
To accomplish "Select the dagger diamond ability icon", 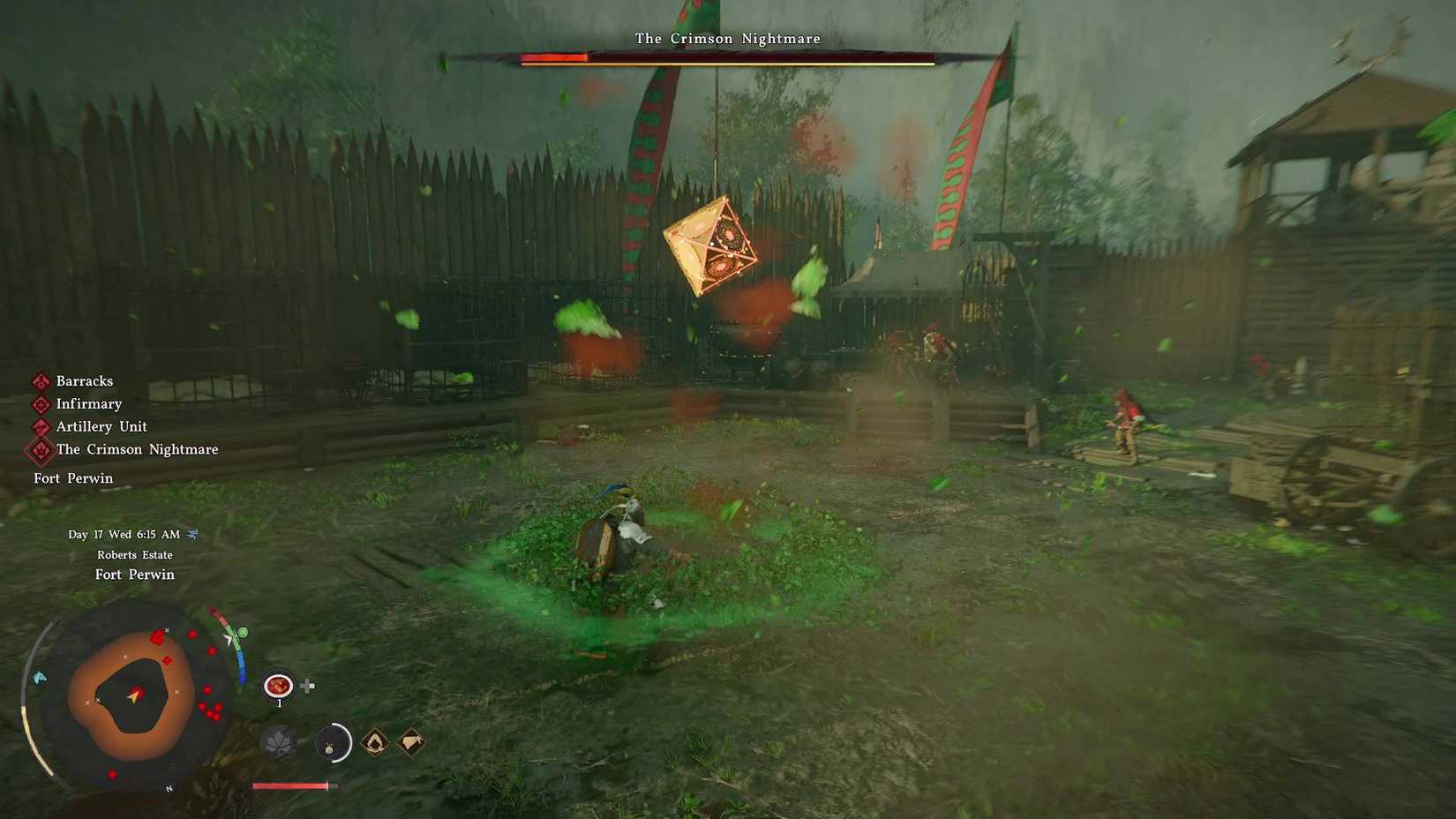I will coord(374,742).
